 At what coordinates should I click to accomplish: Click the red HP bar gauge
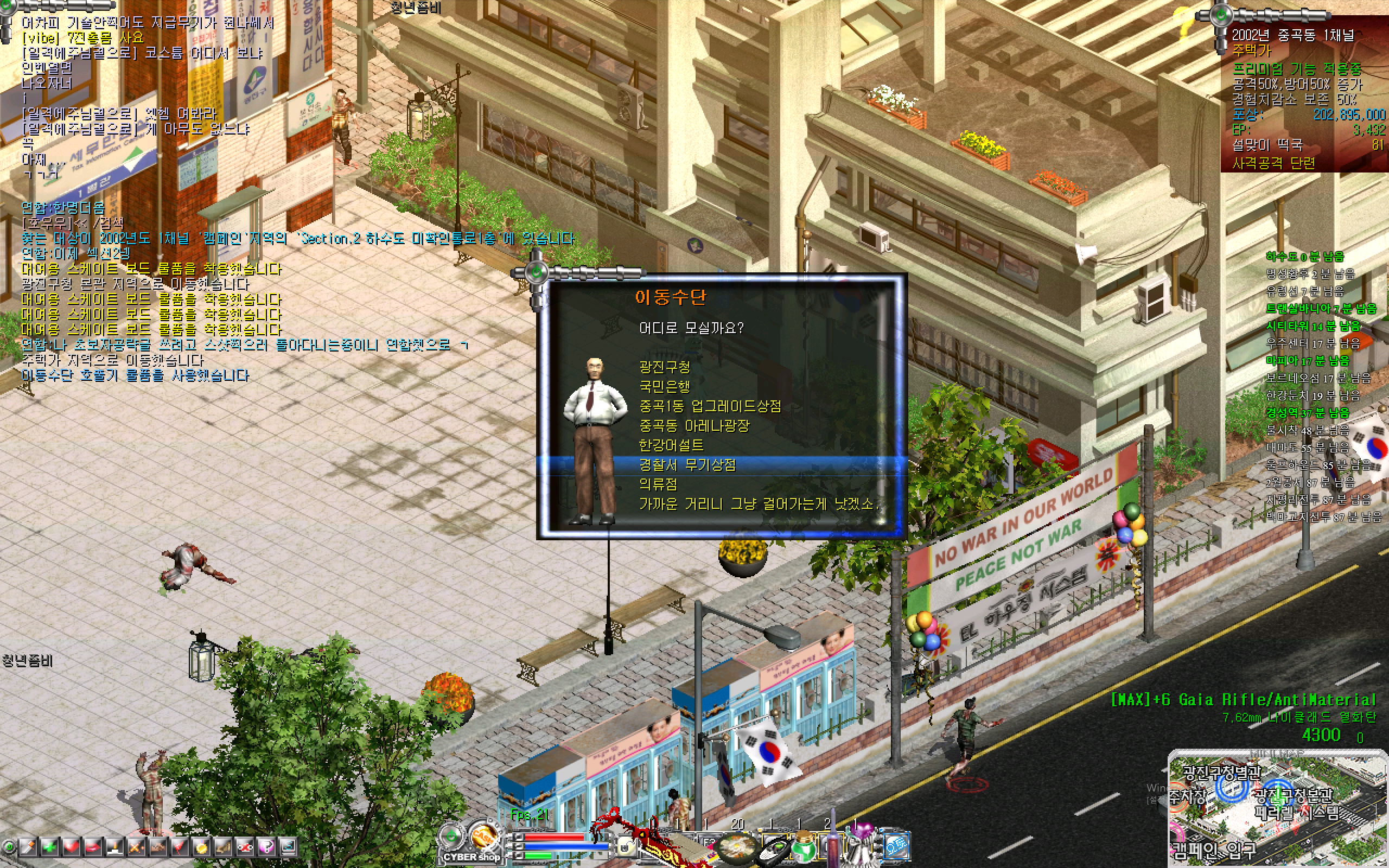coord(554,838)
